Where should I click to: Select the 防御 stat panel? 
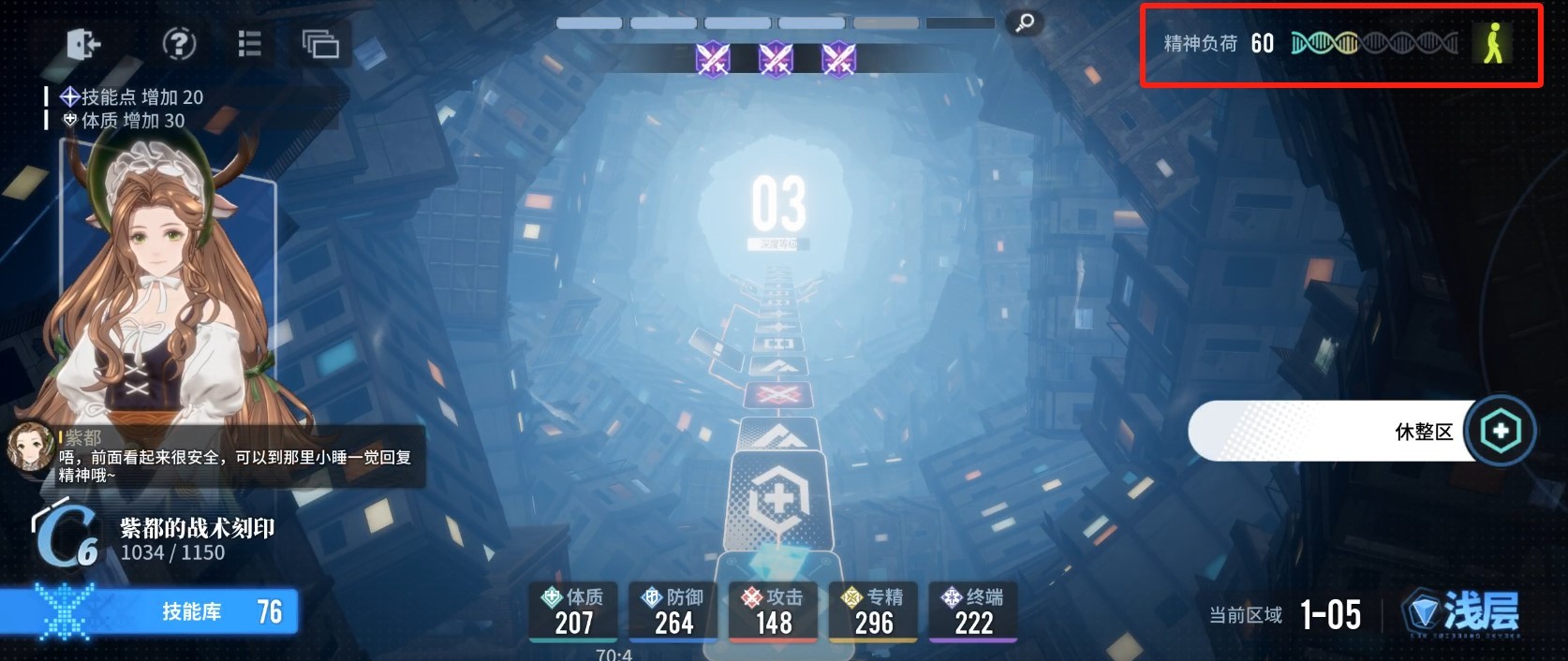tap(673, 611)
